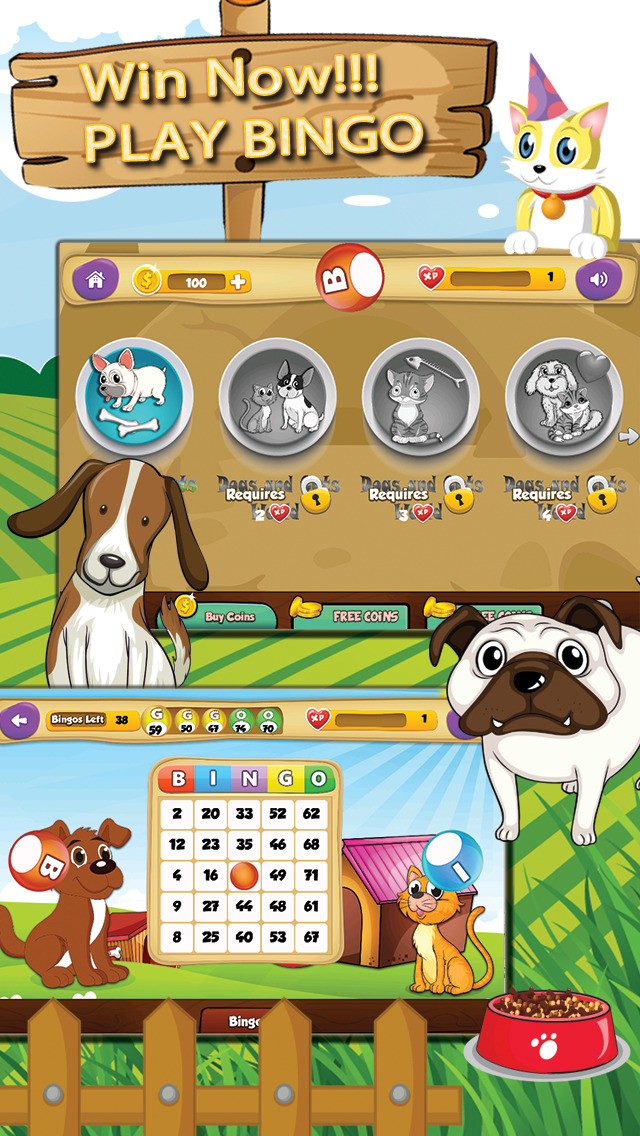640x1136 pixels.
Task: Go back using the purple arrow button
Action: [18, 720]
